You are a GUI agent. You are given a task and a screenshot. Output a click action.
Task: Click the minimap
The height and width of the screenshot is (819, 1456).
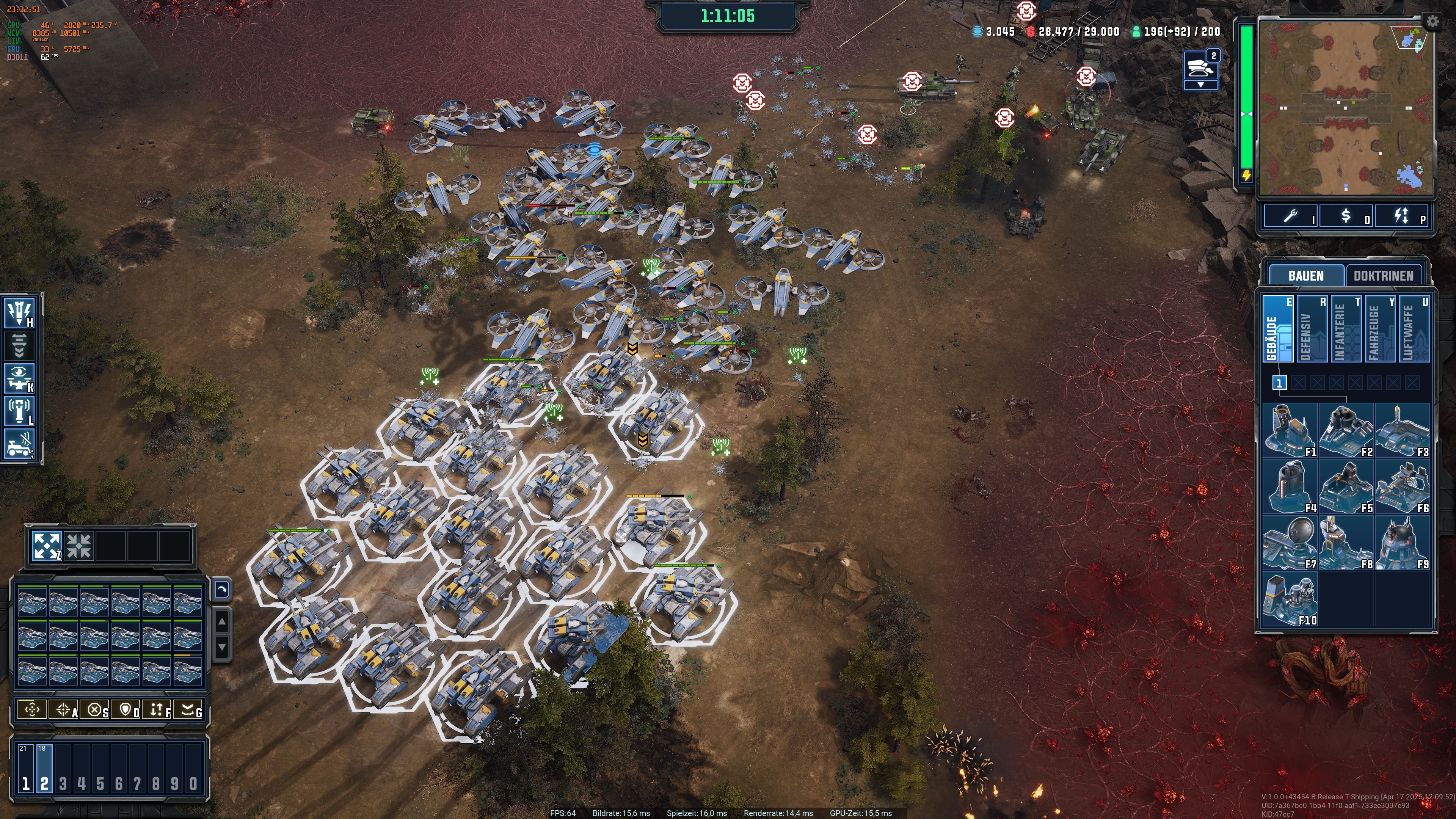tap(1345, 107)
